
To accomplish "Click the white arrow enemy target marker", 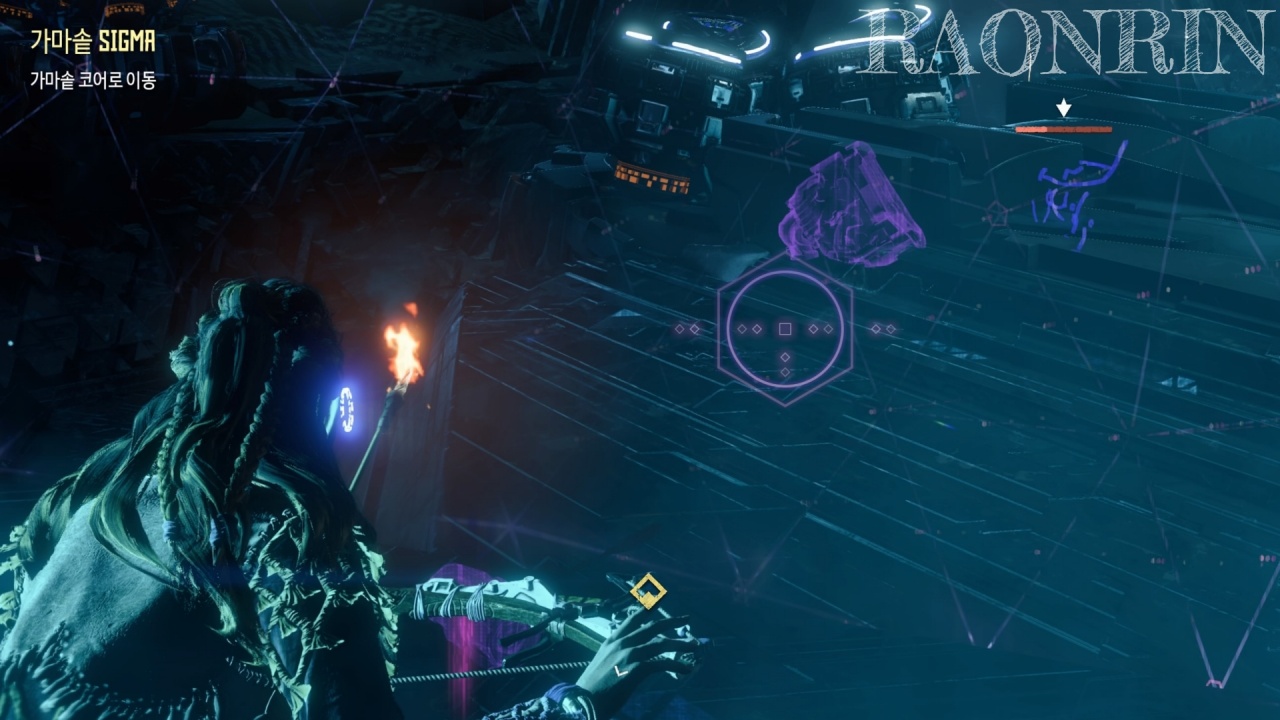I will [x=1064, y=107].
